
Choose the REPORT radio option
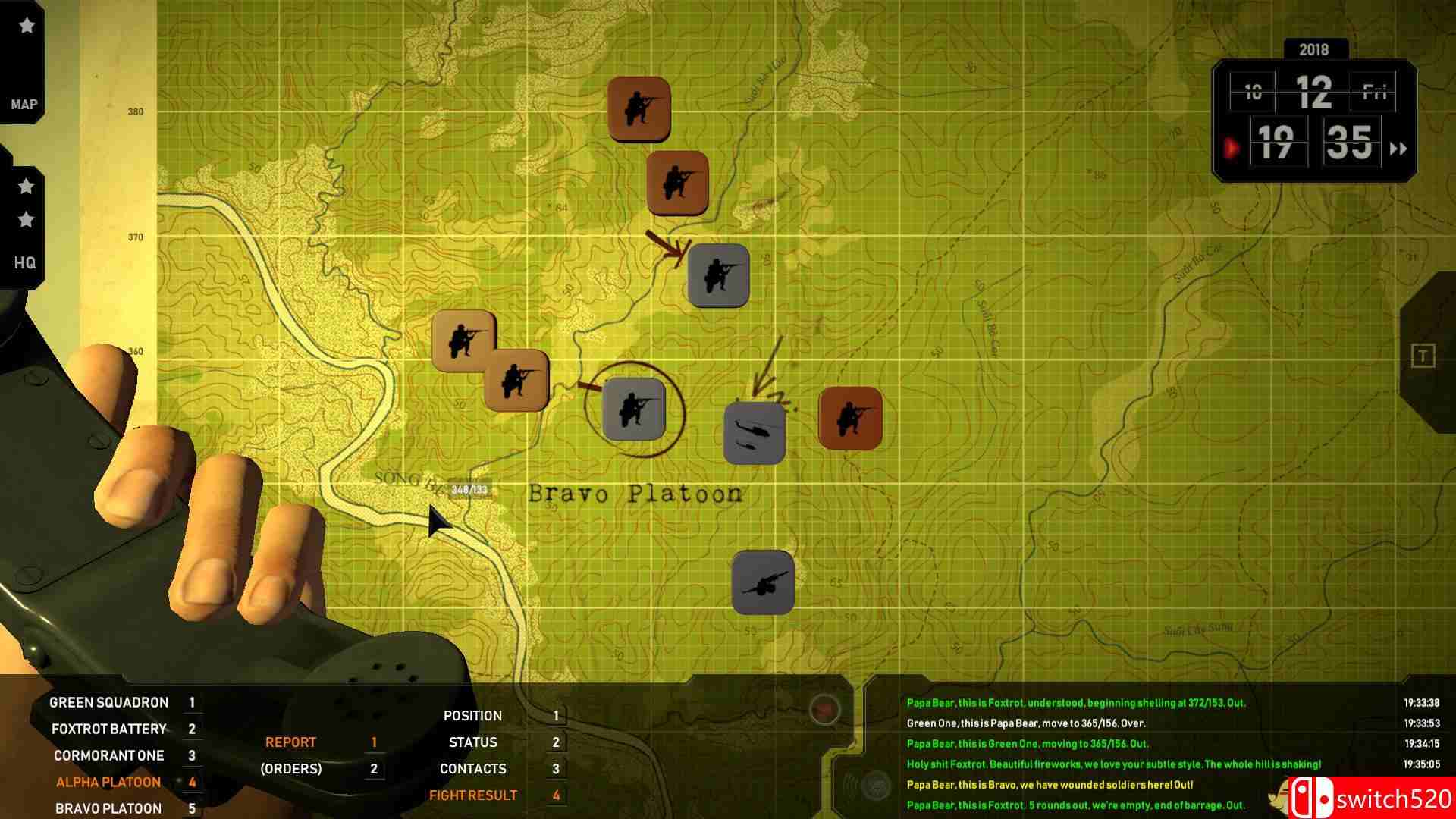291,742
